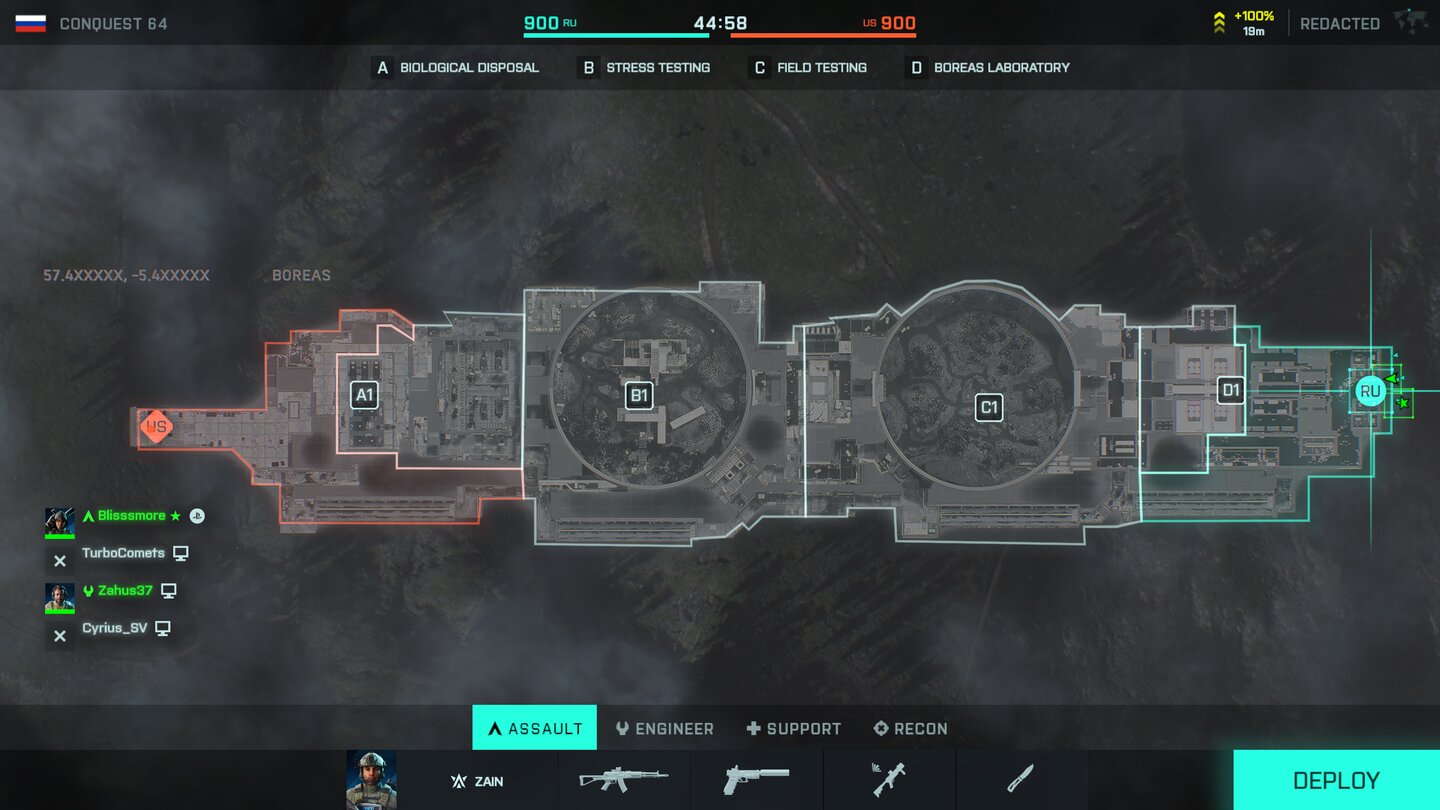Image resolution: width=1440 pixels, height=810 pixels.
Task: Change the sidearm pistol slot
Action: [756, 779]
